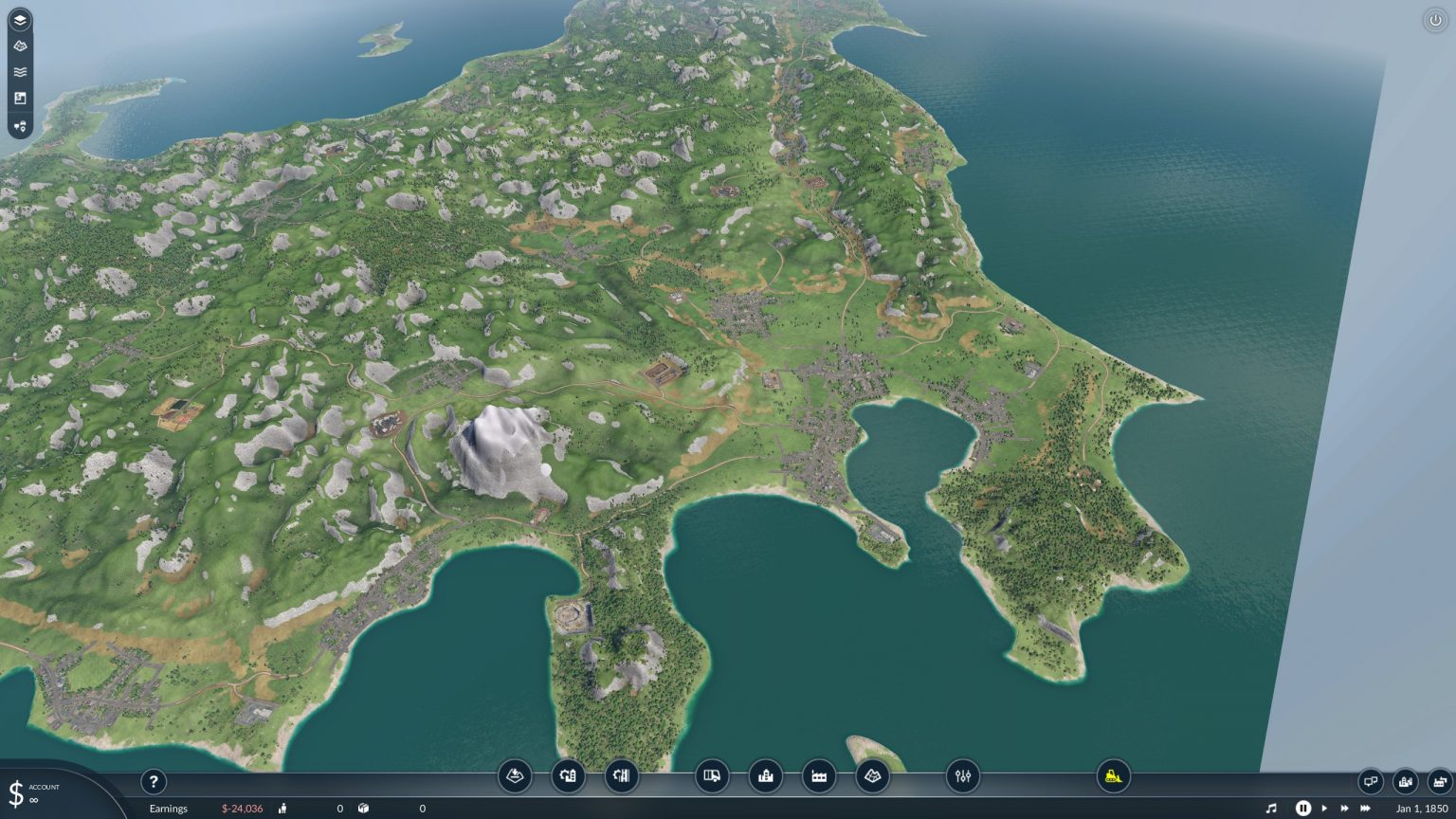
Task: Open the labels and markers panel
Action: [x=19, y=126]
